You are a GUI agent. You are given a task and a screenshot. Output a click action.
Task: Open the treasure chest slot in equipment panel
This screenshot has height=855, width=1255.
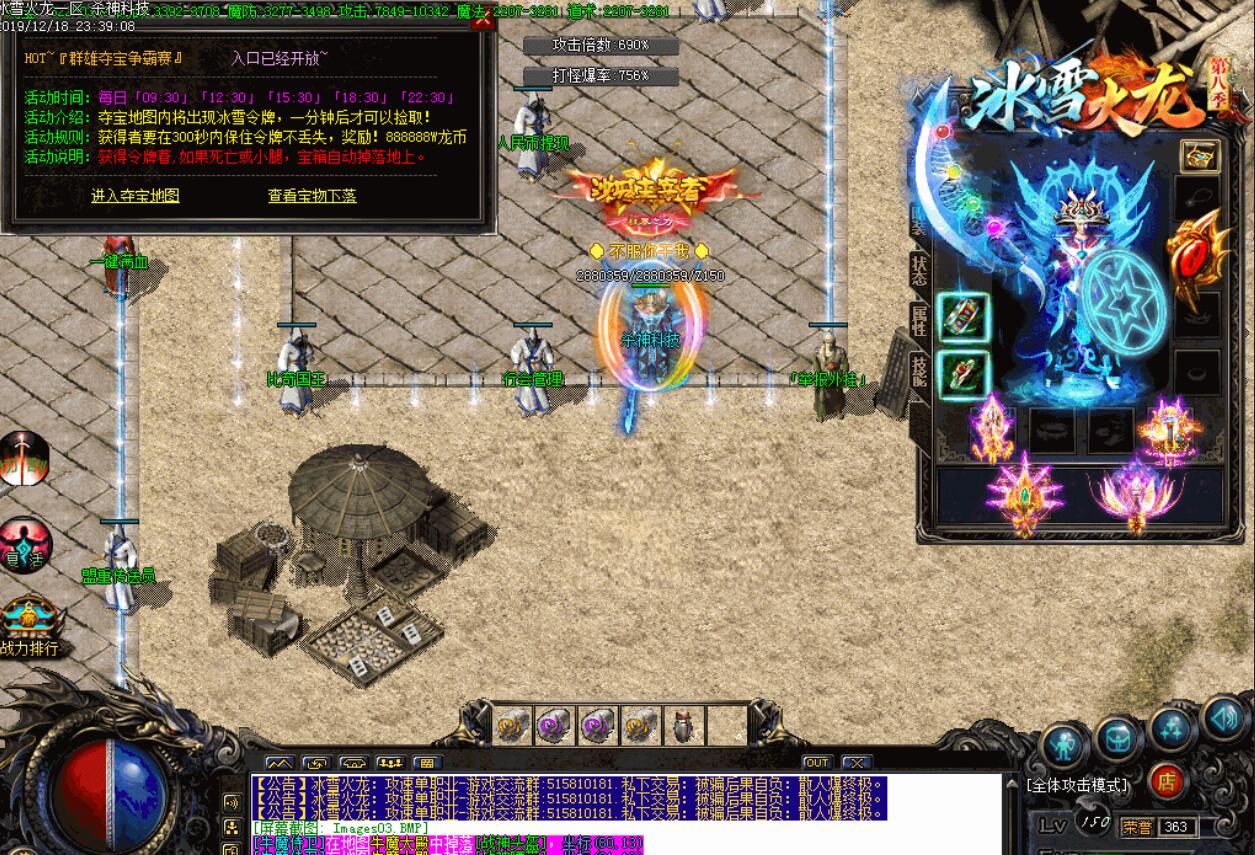1198,156
